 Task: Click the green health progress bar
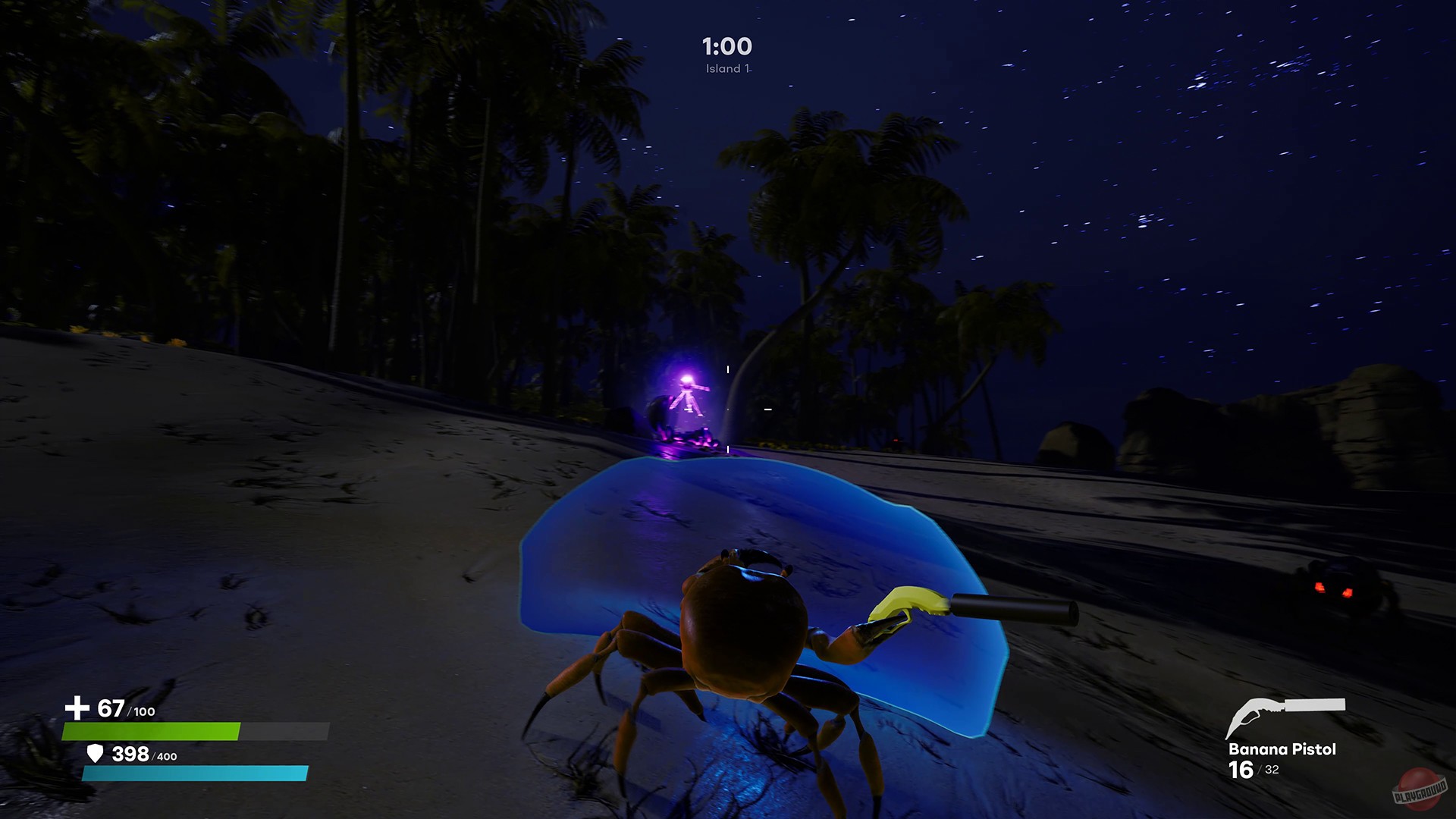click(152, 730)
